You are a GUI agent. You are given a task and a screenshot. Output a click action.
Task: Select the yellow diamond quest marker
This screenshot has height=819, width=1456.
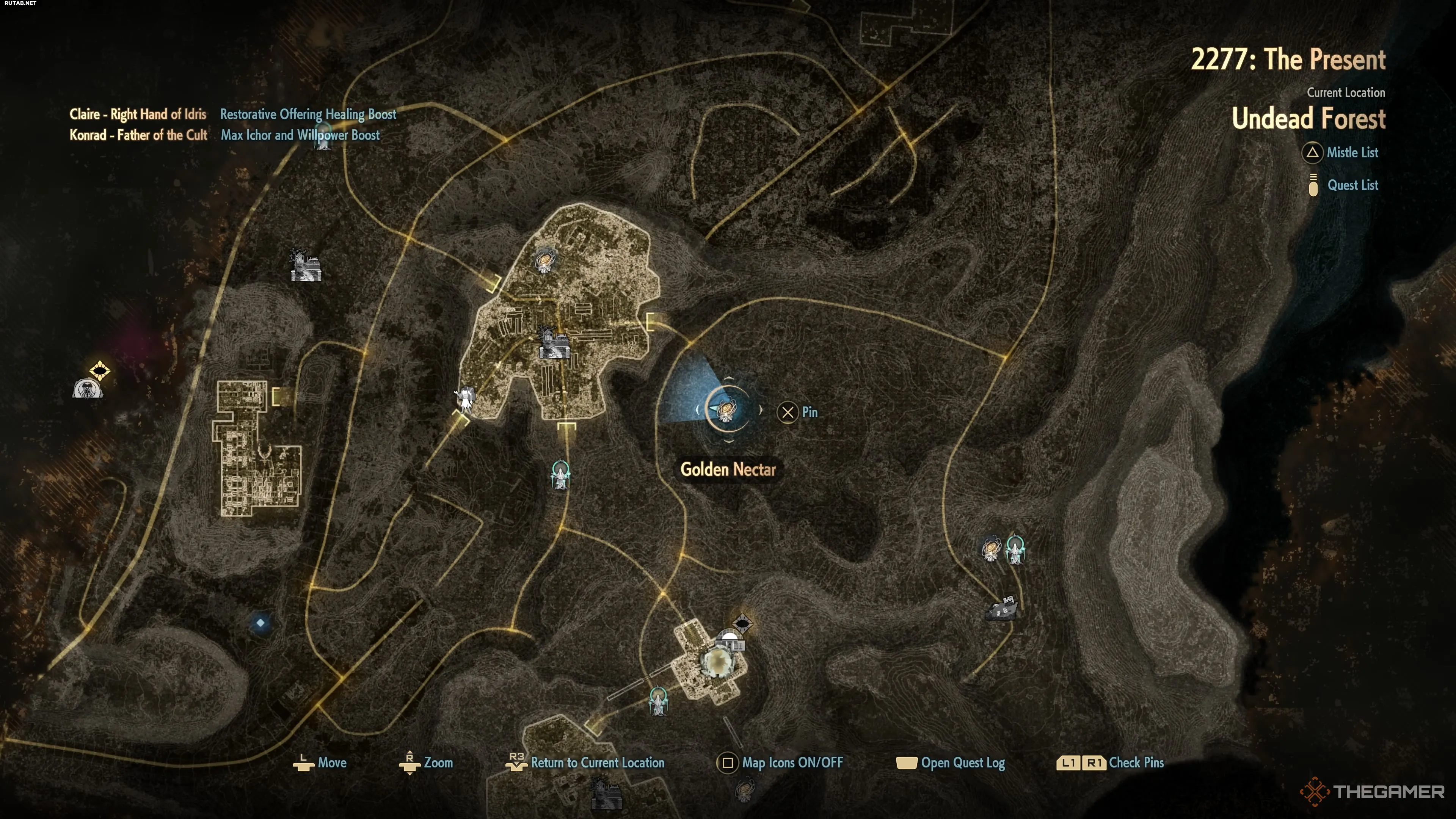pos(99,371)
